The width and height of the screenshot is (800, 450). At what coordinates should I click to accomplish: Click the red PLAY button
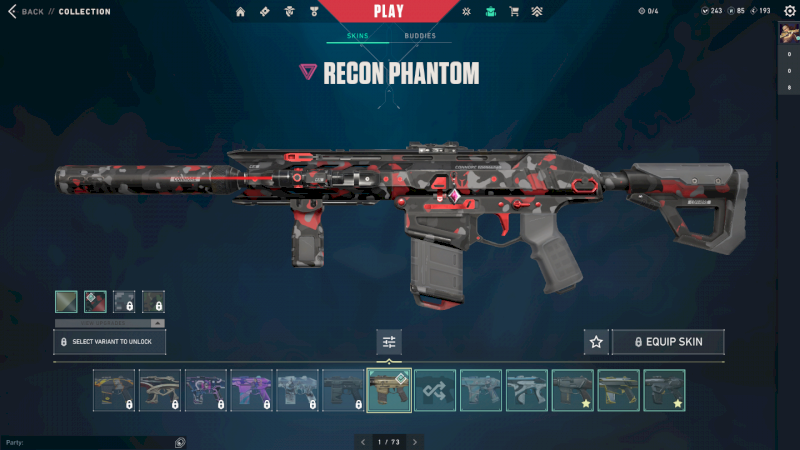pos(389,12)
